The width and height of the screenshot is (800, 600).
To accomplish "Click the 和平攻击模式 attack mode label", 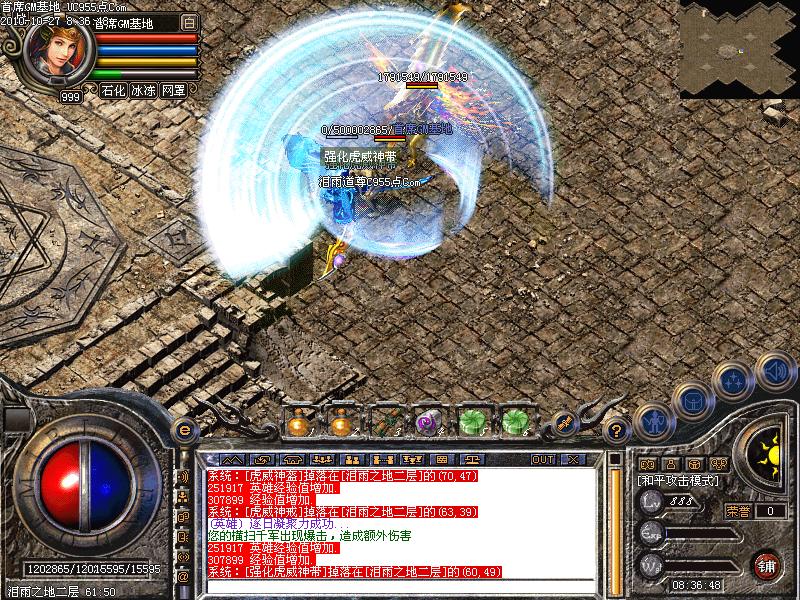I will (x=676, y=480).
